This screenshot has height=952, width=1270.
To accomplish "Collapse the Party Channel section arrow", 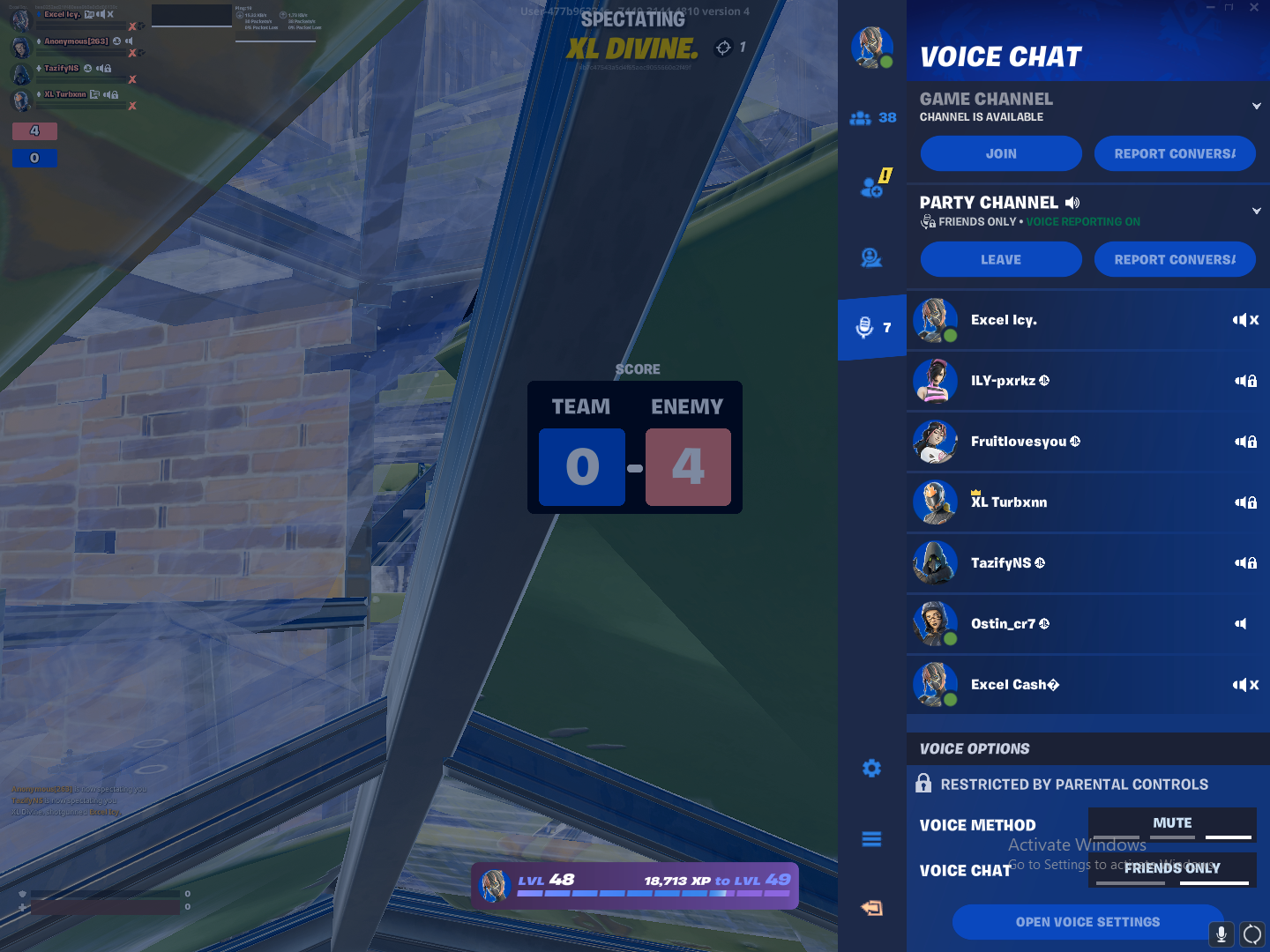I will click(1256, 212).
